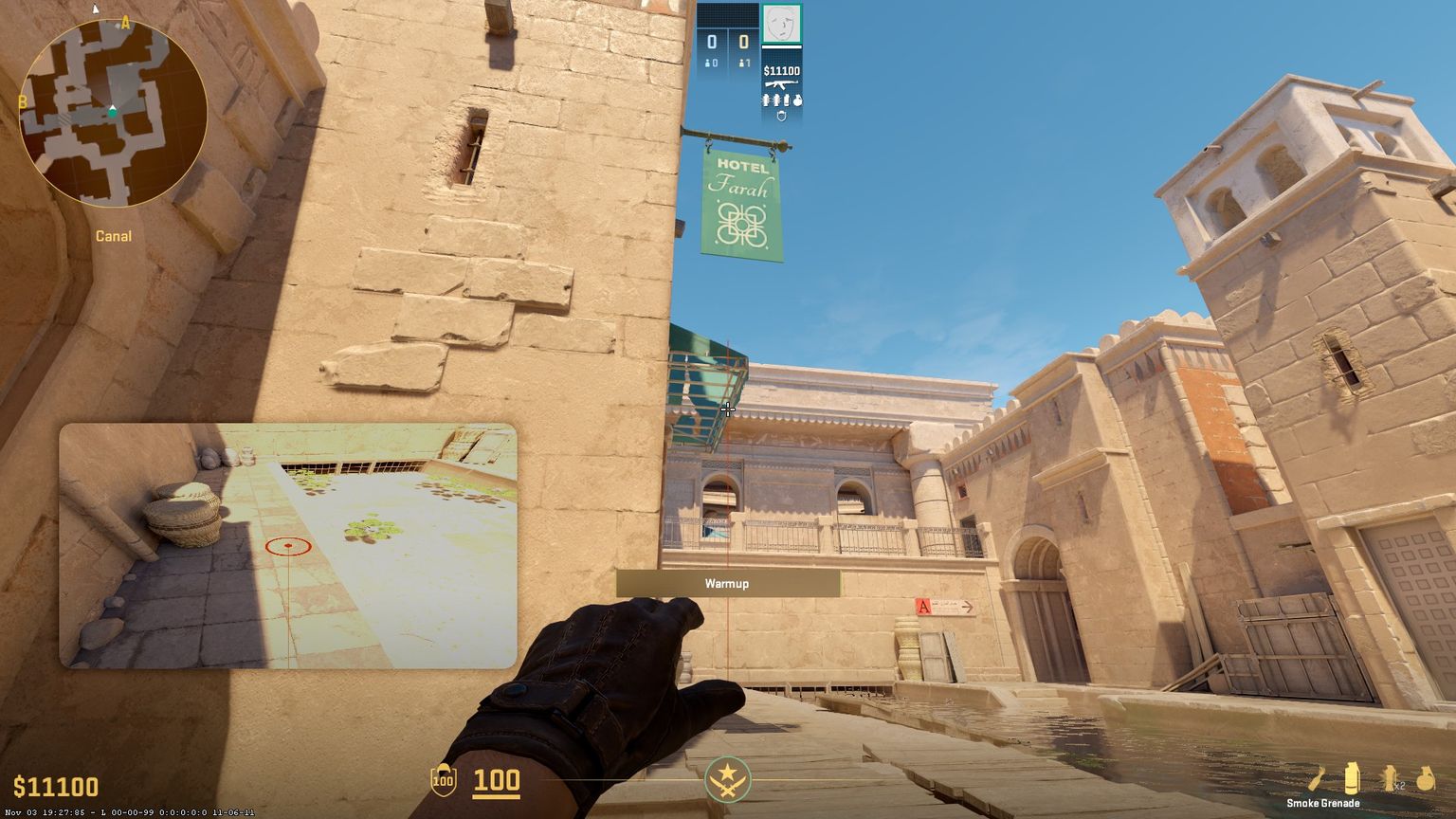Click the player avatar portrait at the top

coord(781,24)
